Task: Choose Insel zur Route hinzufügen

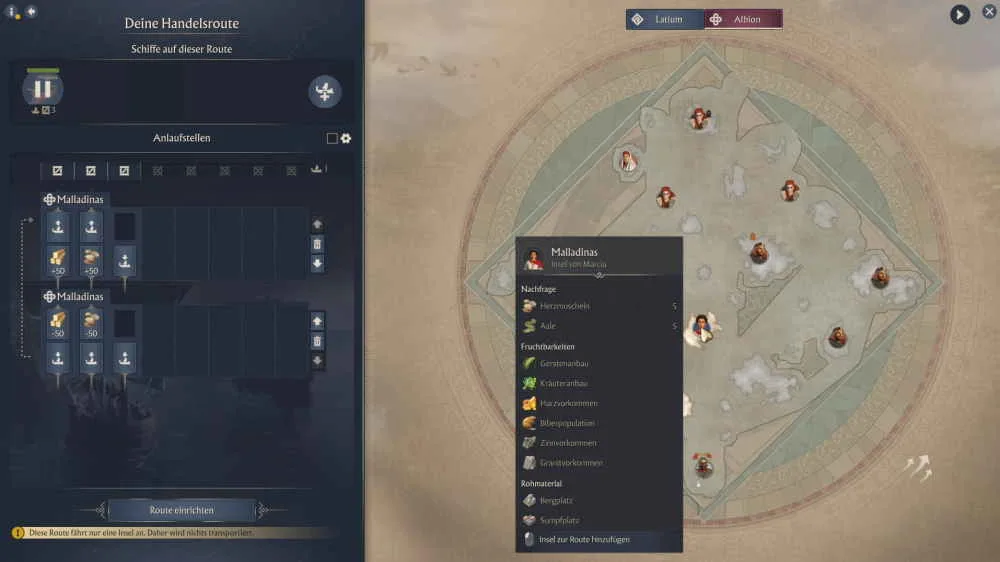Action: coord(598,540)
